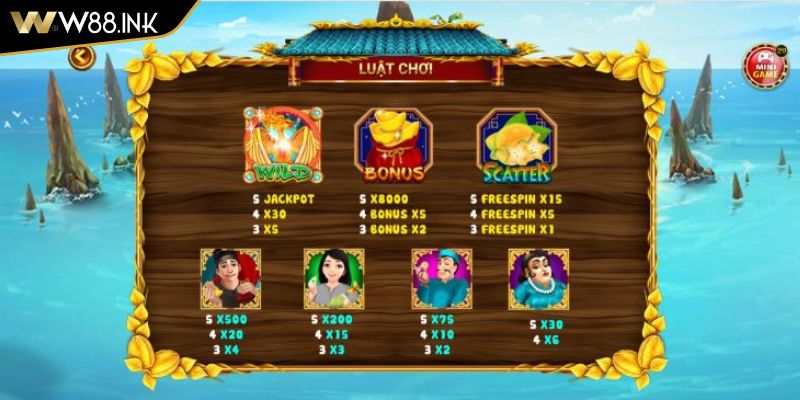800x400 pixels.
Task: Go back using the arrow button
Action: [79, 58]
